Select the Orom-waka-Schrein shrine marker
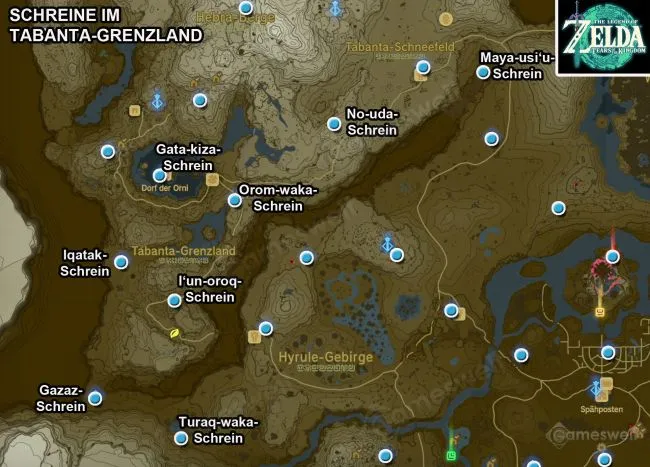This screenshot has width=650, height=467. pos(235,200)
